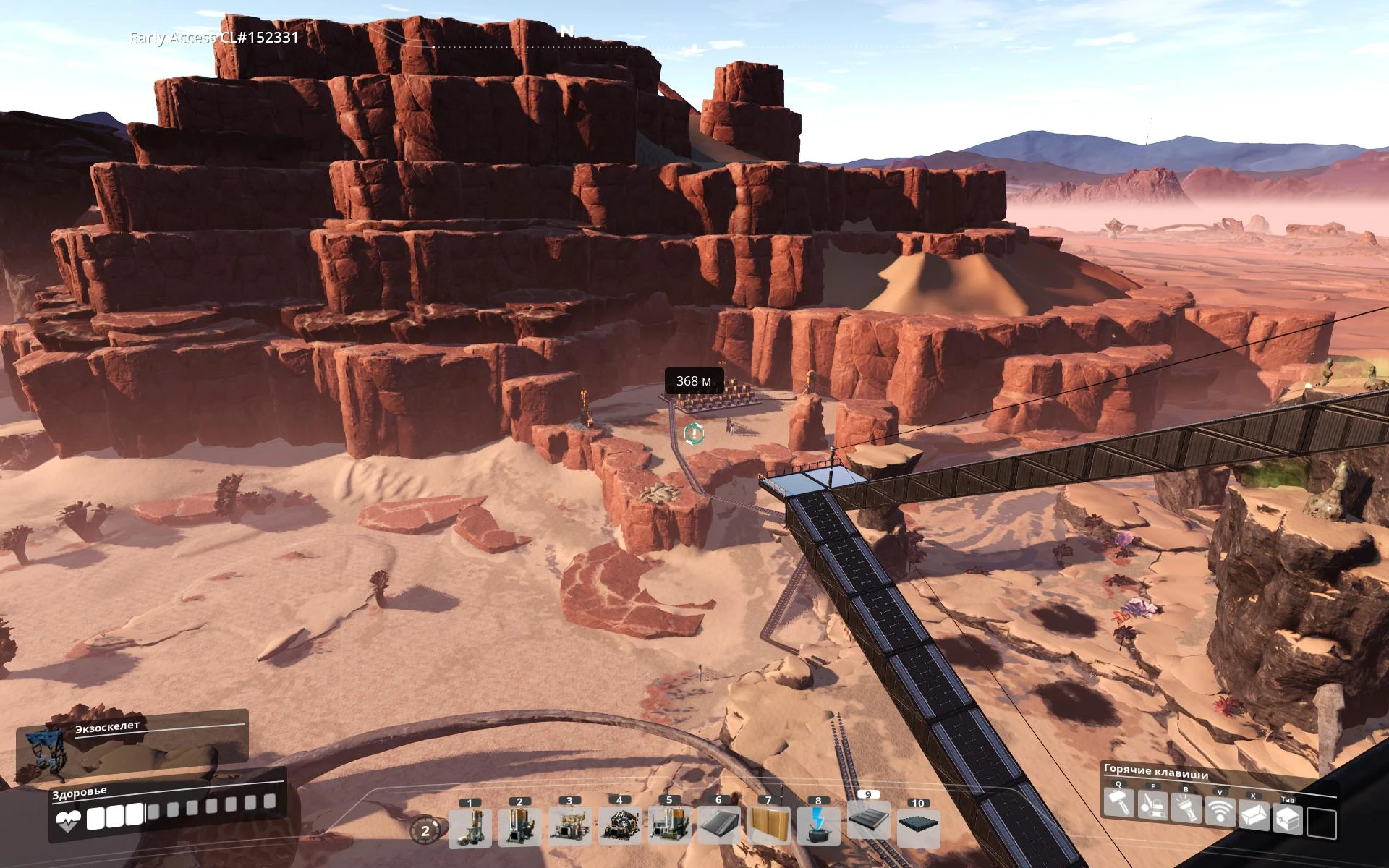Click the Экзоскелет equipment panel
1389x868 pixels.
pos(132,745)
